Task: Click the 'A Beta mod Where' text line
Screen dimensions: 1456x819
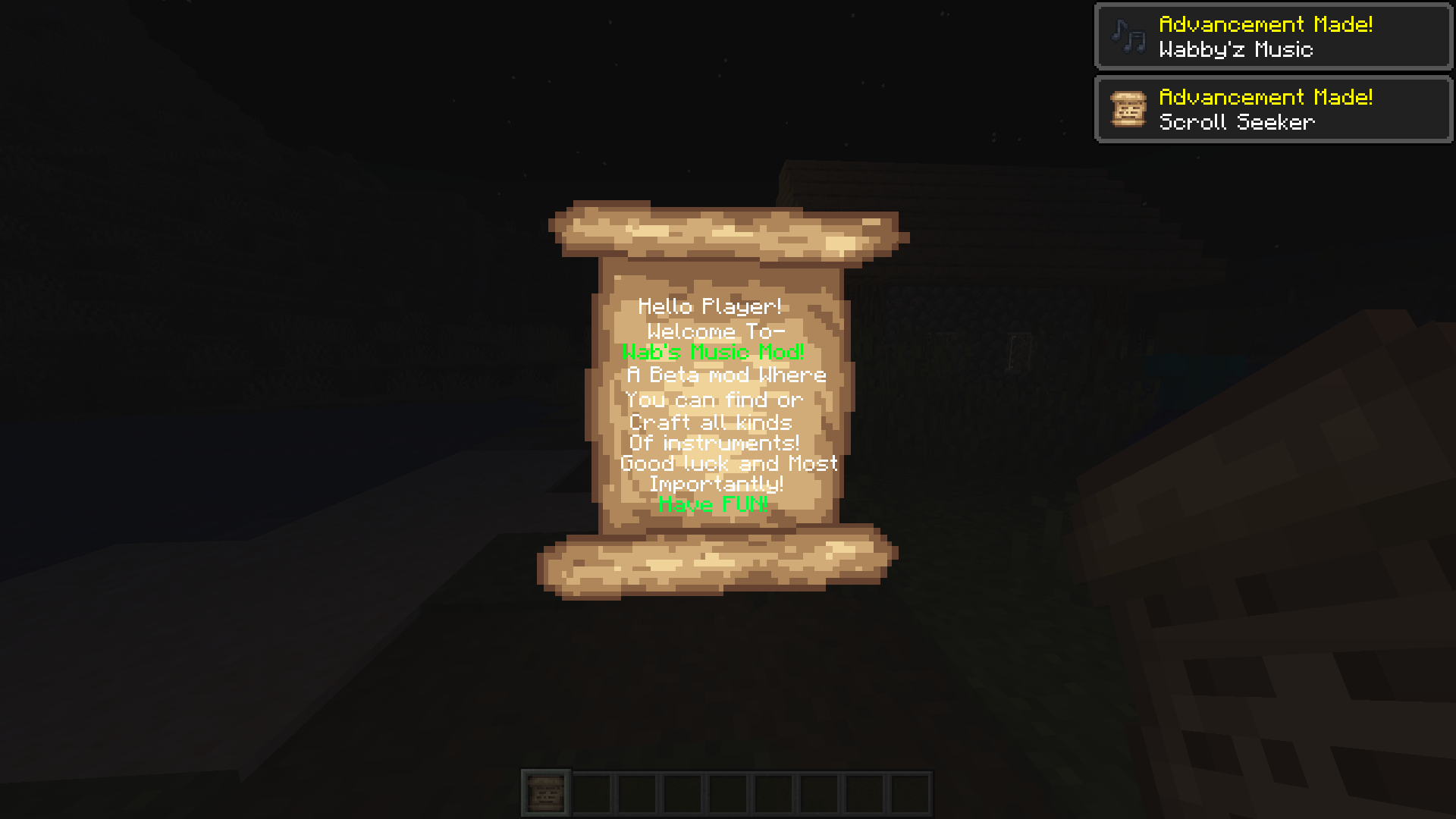Action: click(726, 374)
